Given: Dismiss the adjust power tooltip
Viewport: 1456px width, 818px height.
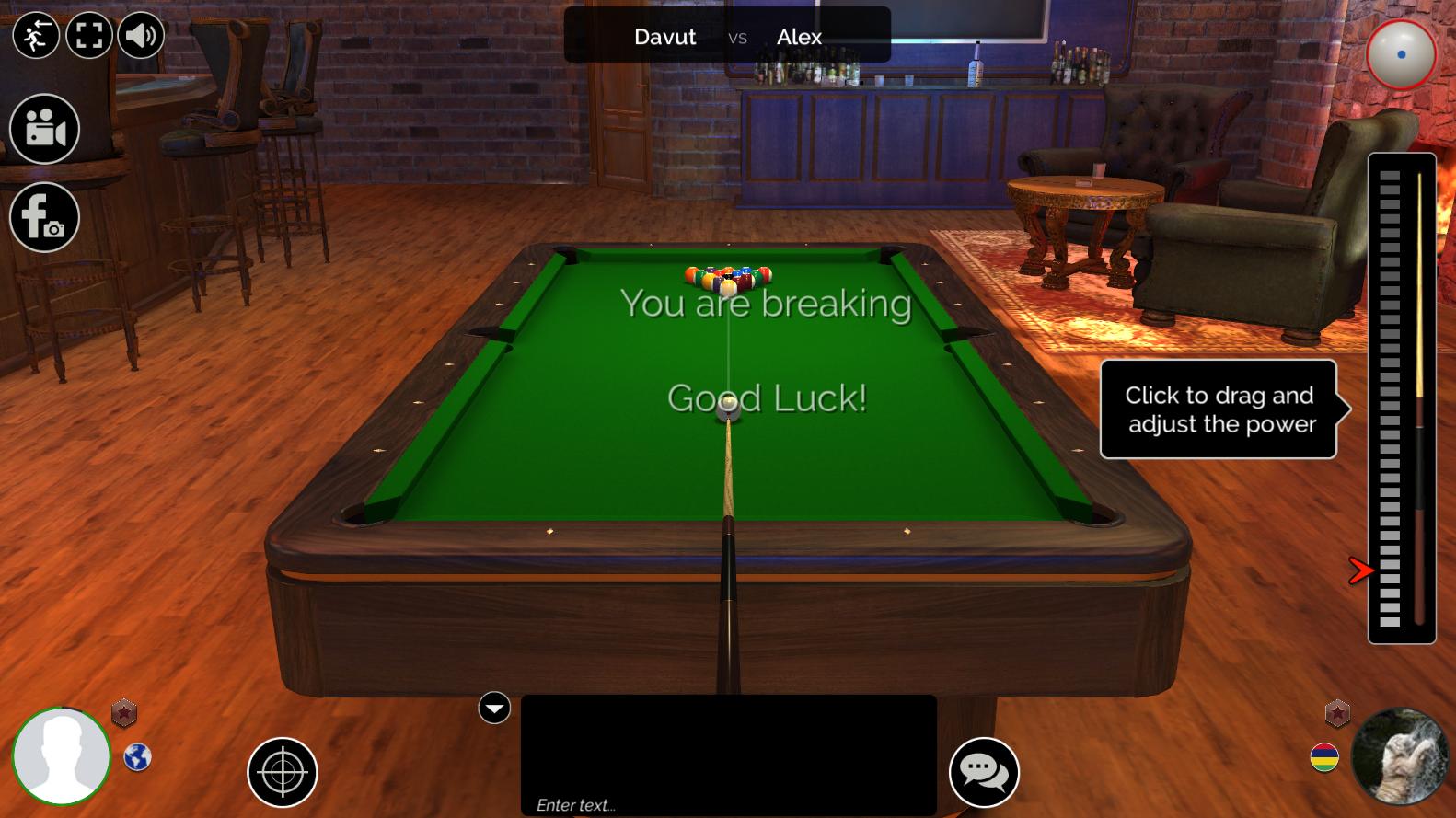Looking at the screenshot, I should point(1219,409).
